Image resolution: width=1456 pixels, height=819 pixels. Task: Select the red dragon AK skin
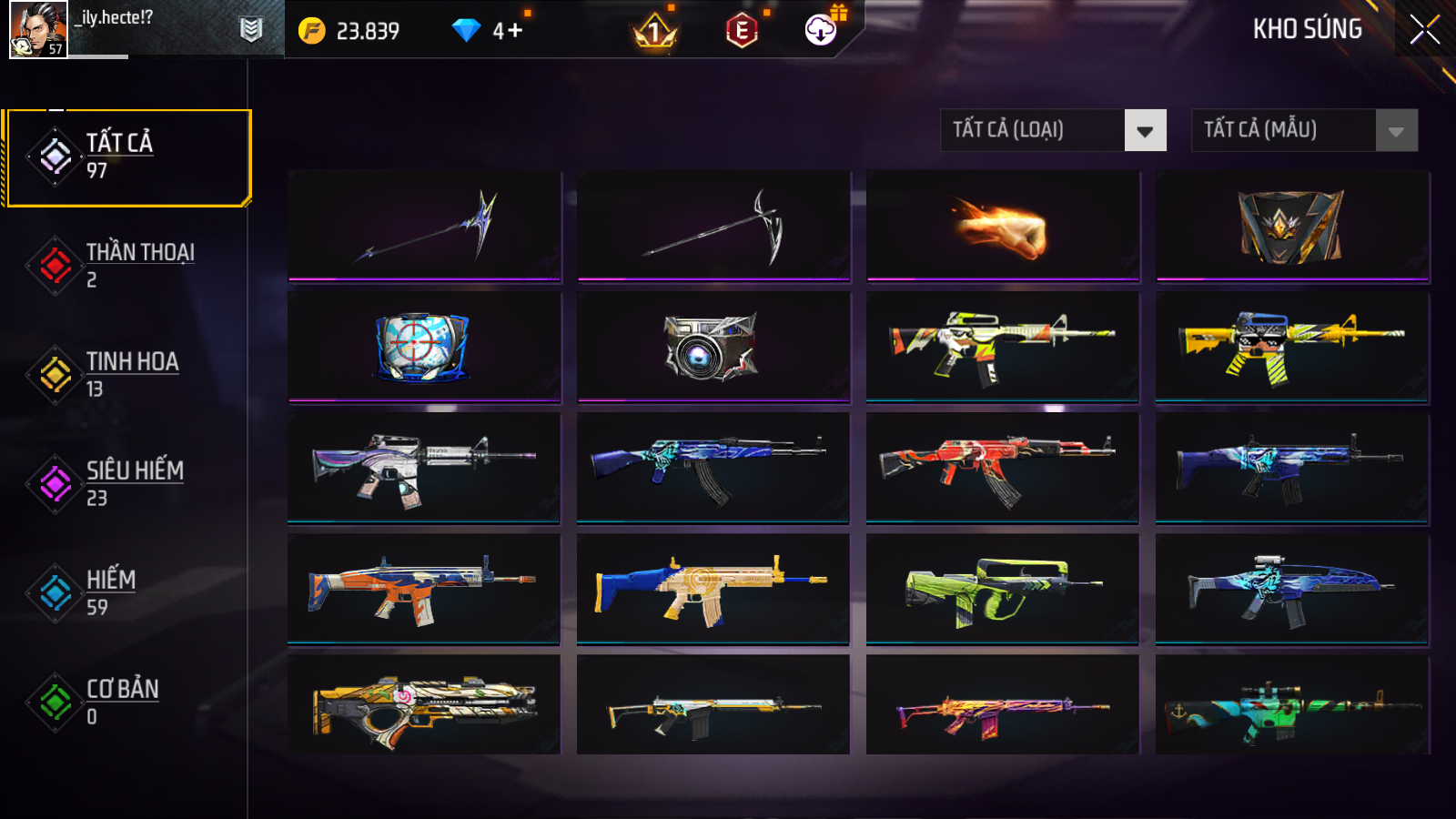1002,468
